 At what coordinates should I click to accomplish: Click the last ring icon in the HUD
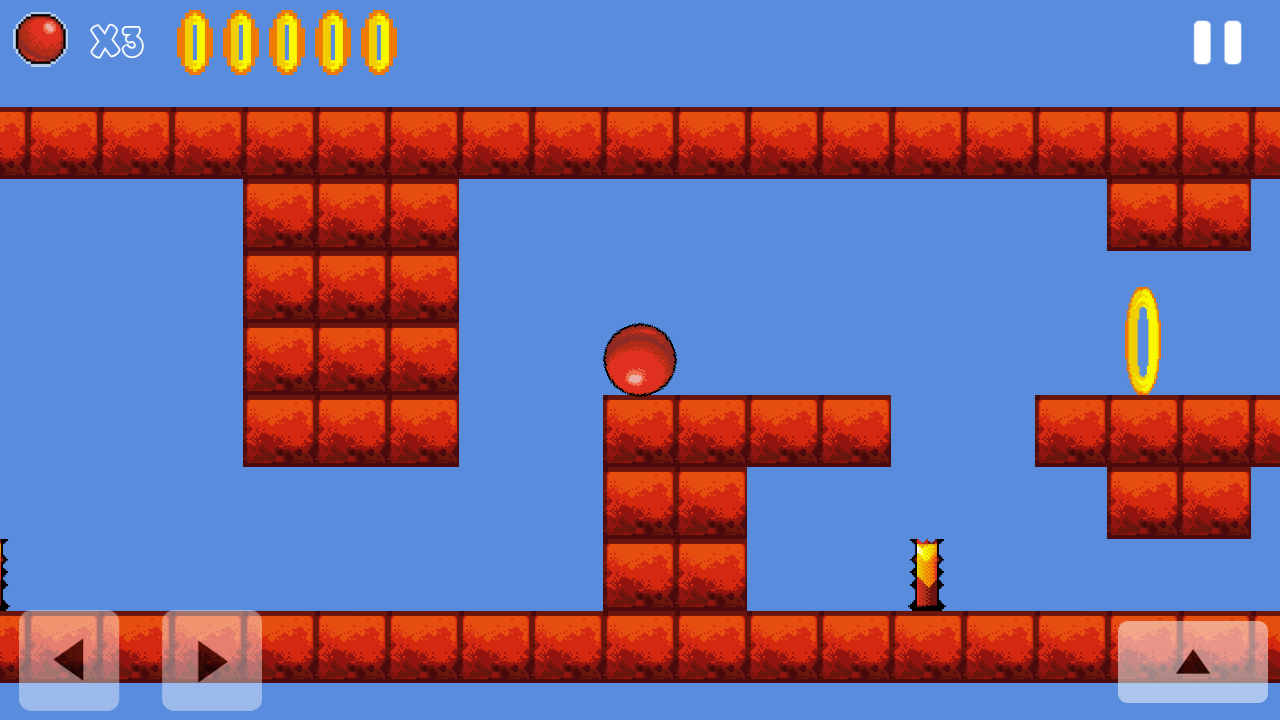pos(379,42)
